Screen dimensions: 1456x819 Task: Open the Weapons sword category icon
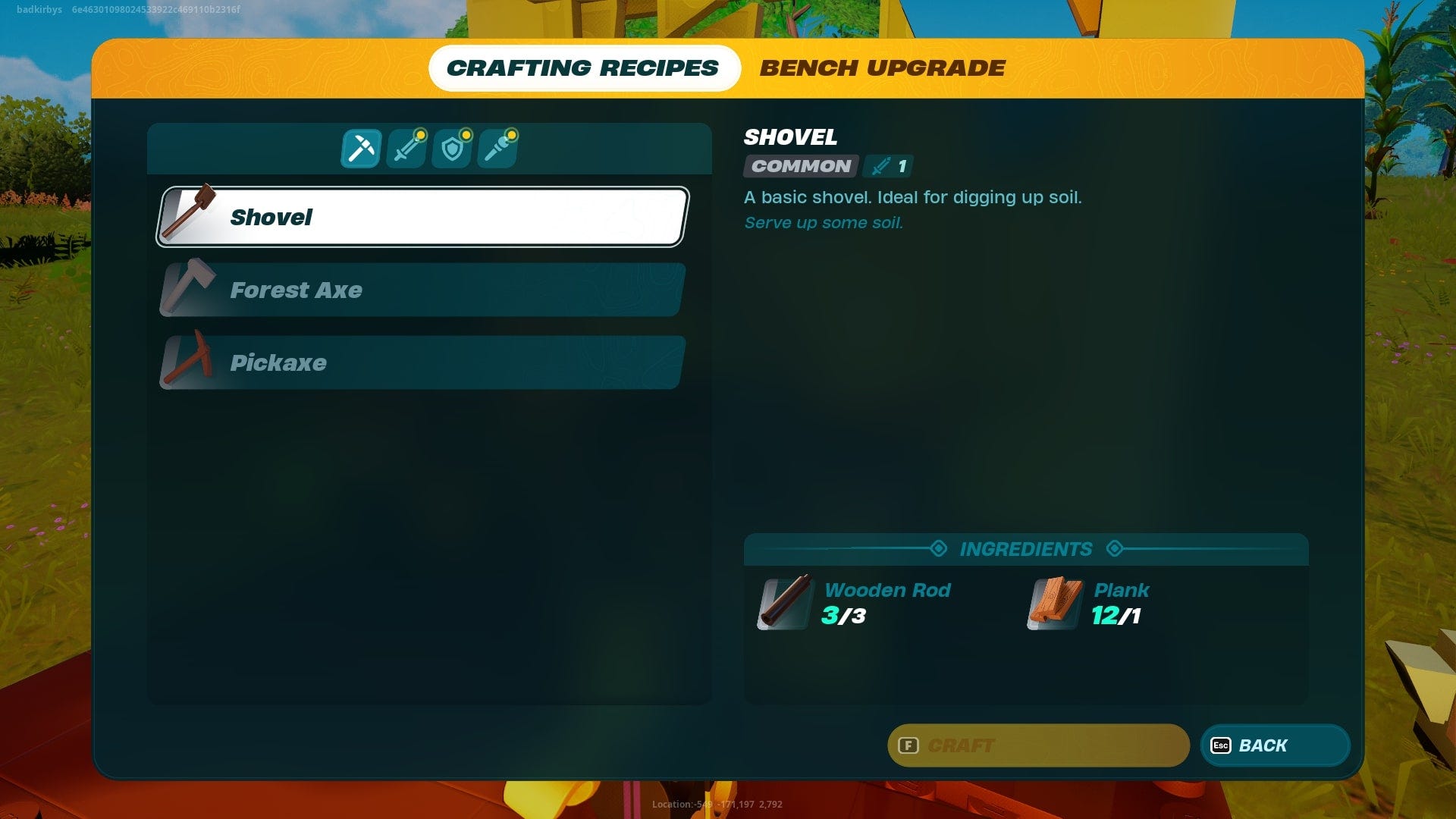pyautogui.click(x=406, y=148)
